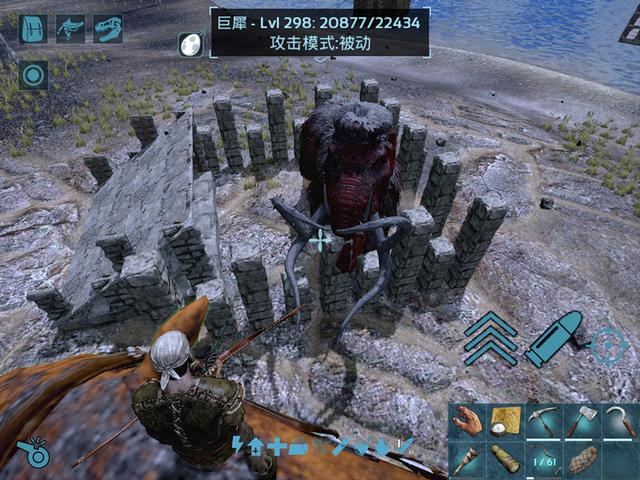The image size is (640, 480).
Task: Equip the pickaxe from the hotbar
Action: point(543,423)
